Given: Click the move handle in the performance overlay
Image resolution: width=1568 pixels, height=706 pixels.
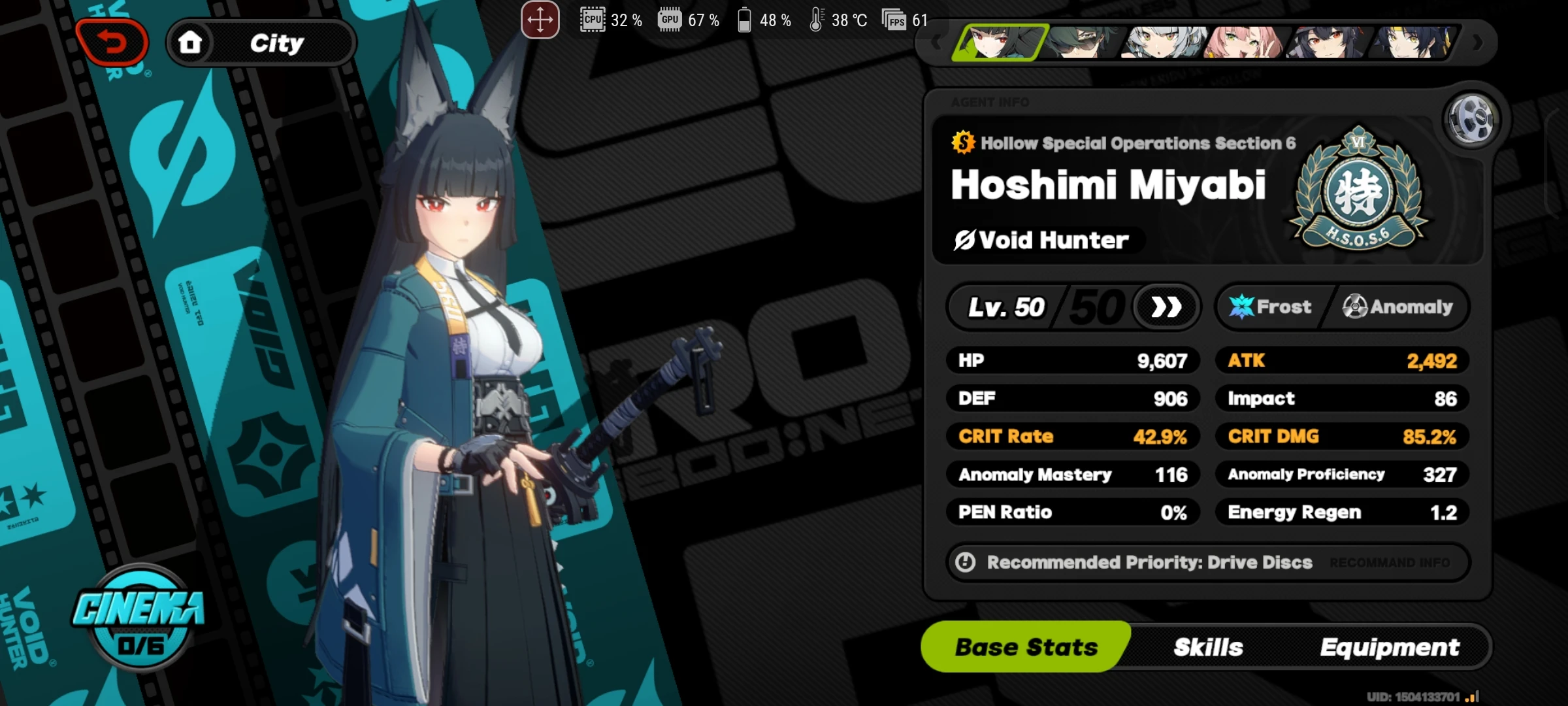Looking at the screenshot, I should 540,20.
